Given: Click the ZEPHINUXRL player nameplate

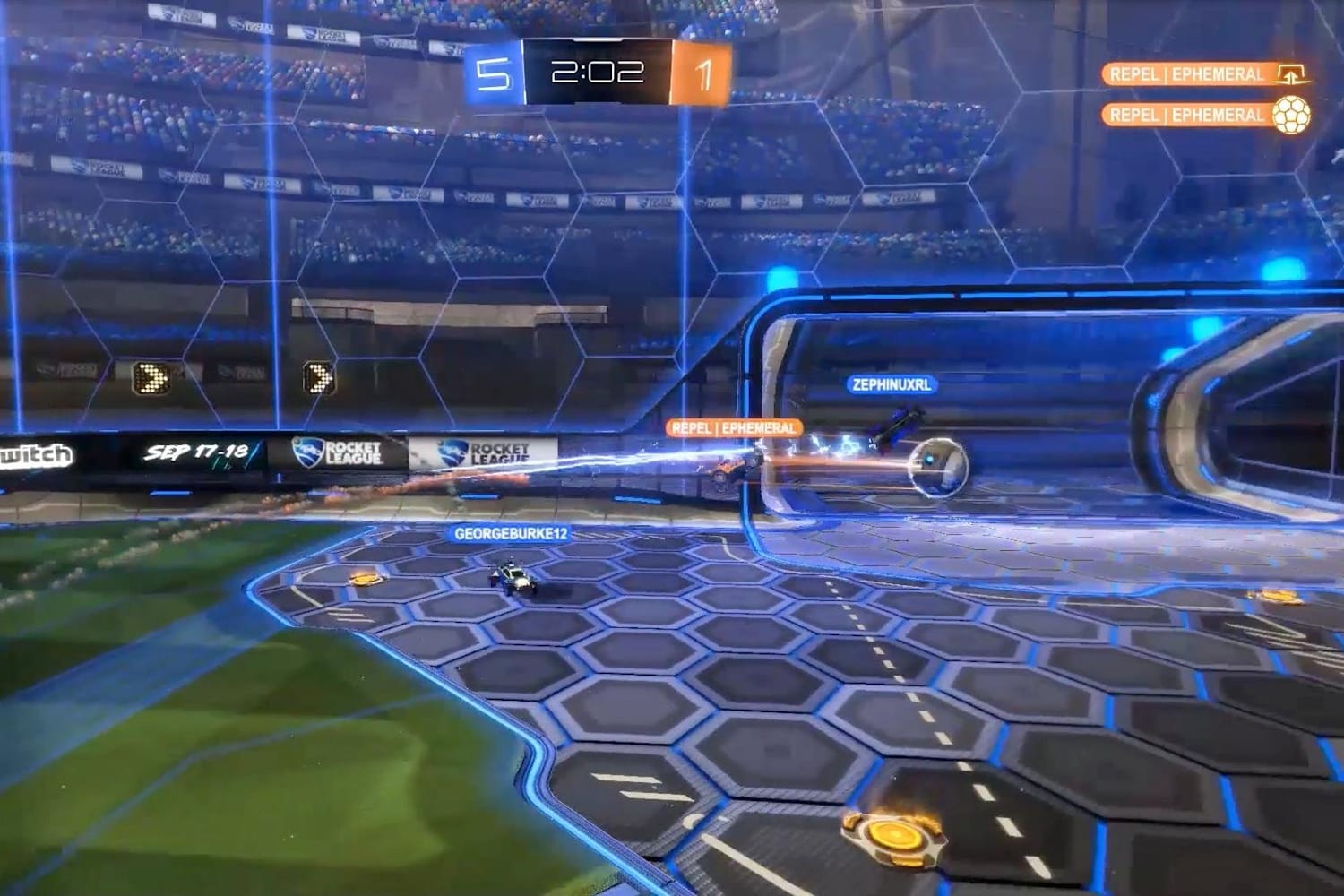Looking at the screenshot, I should [x=892, y=384].
